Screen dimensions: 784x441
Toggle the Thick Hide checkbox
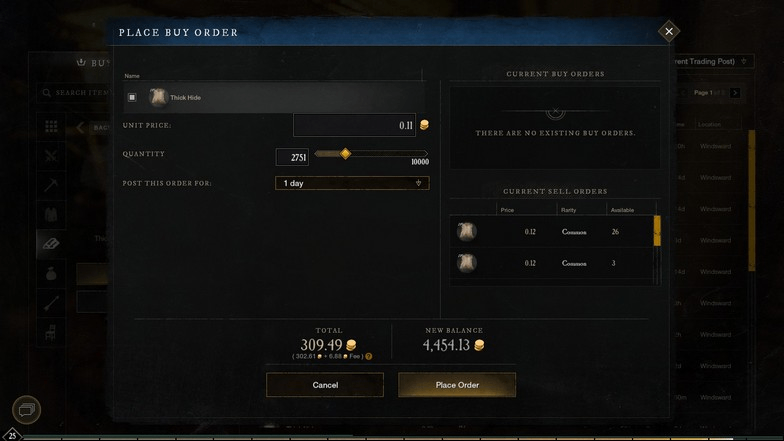(x=132, y=97)
